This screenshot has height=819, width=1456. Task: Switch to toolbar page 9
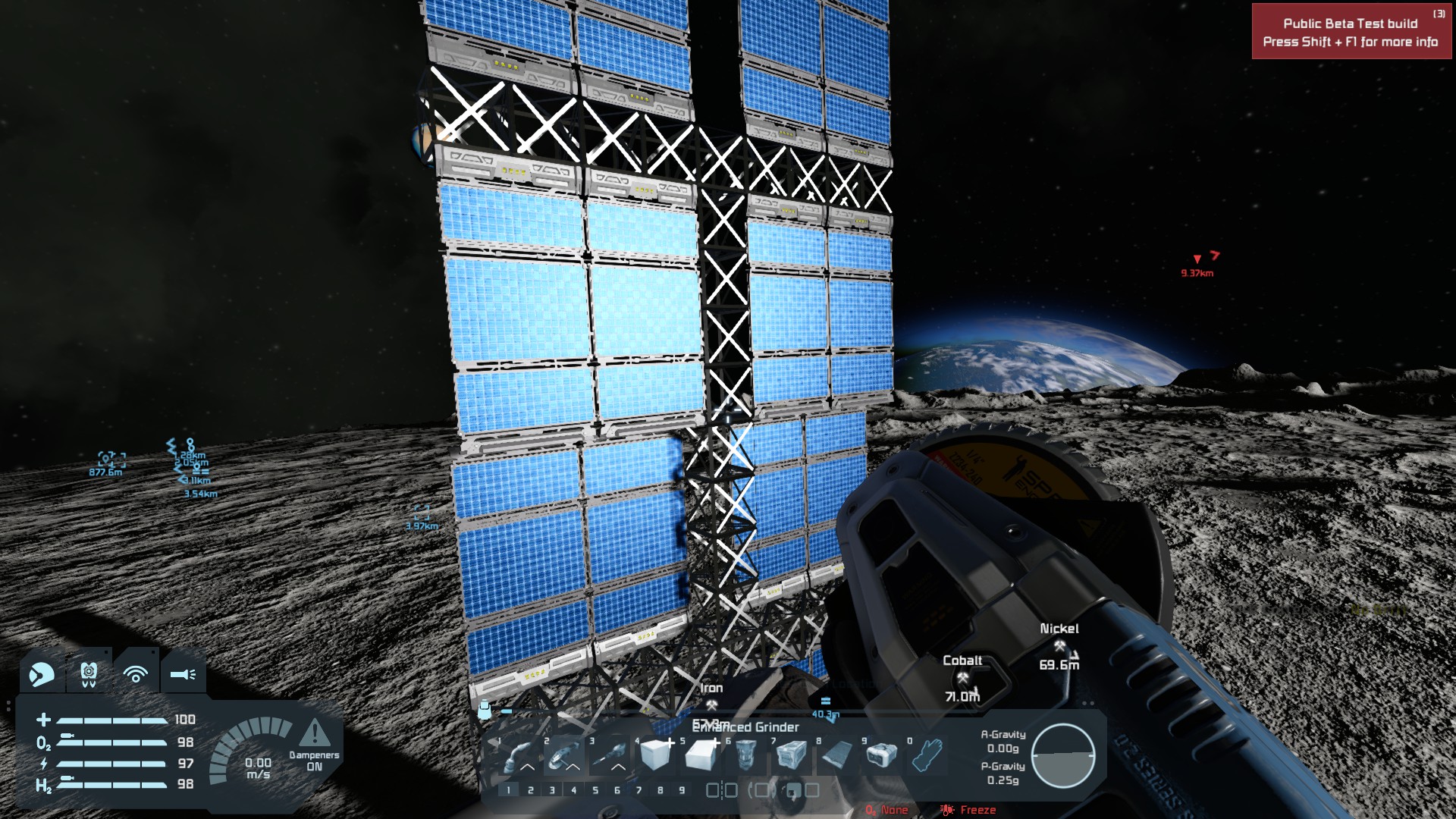pos(682,790)
